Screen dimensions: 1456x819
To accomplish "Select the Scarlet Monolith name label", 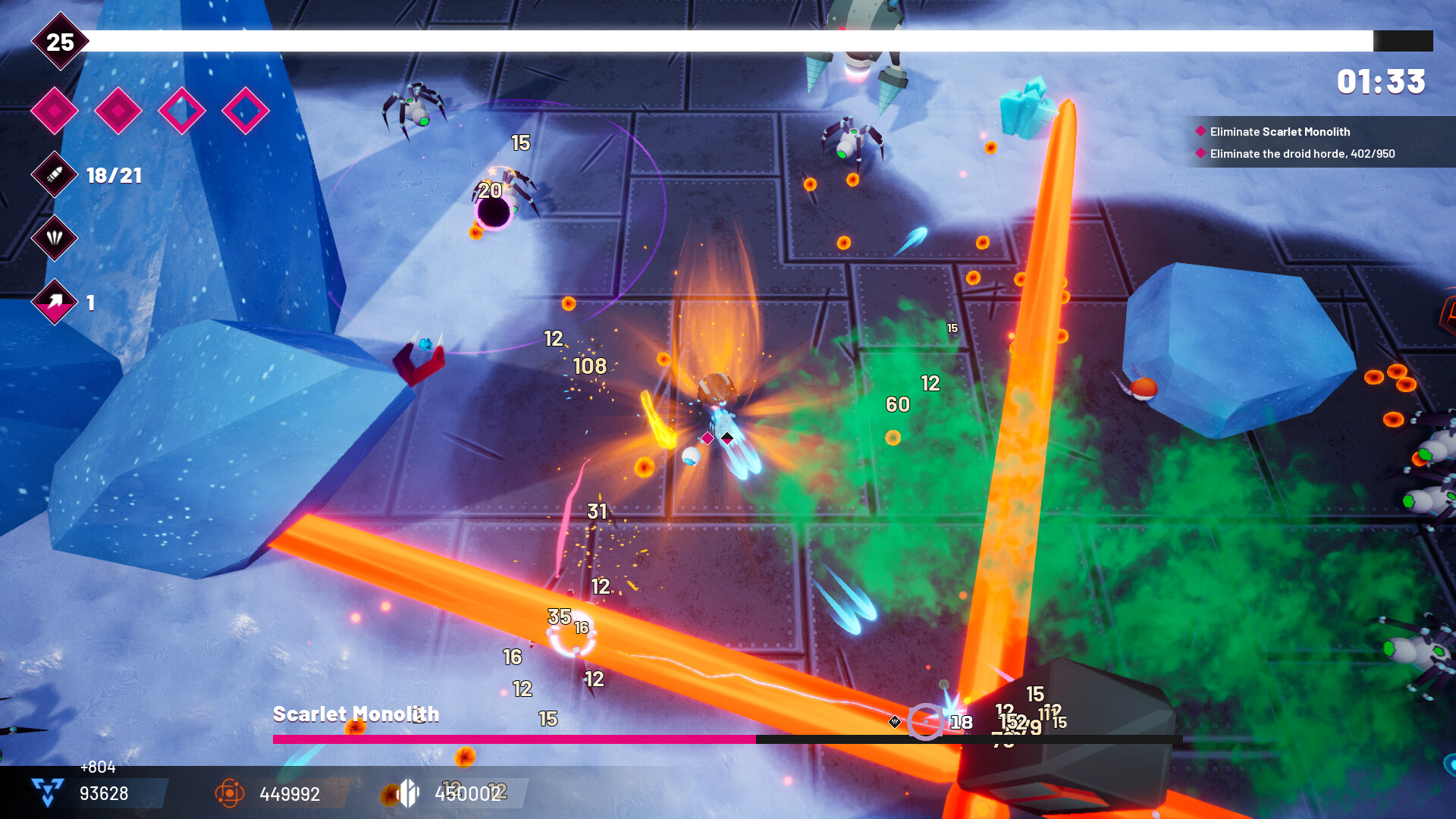I will 356,714.
